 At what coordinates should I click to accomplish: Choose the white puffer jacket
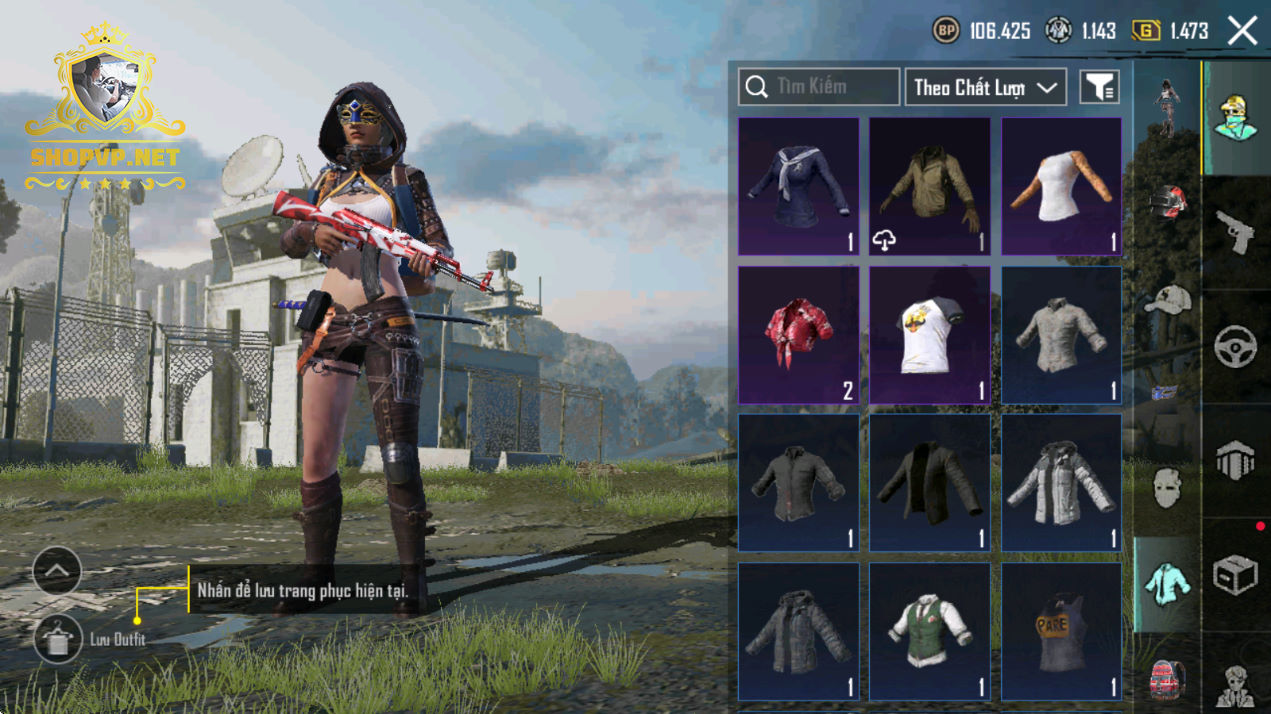click(1061, 482)
